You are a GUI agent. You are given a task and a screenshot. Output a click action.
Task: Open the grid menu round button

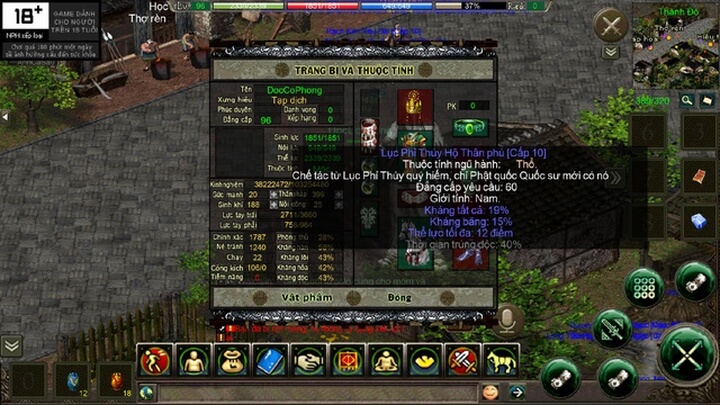[643, 286]
